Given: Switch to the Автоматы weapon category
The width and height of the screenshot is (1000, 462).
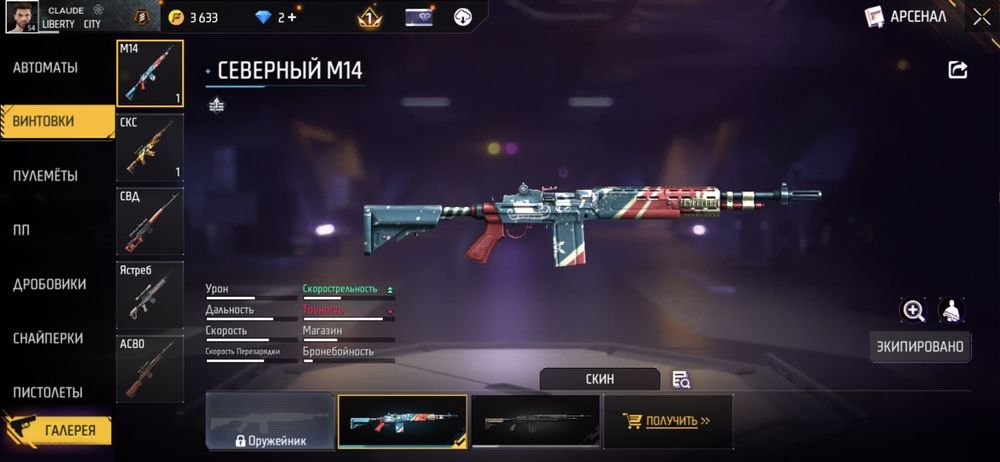Looking at the screenshot, I should pyautogui.click(x=46, y=68).
